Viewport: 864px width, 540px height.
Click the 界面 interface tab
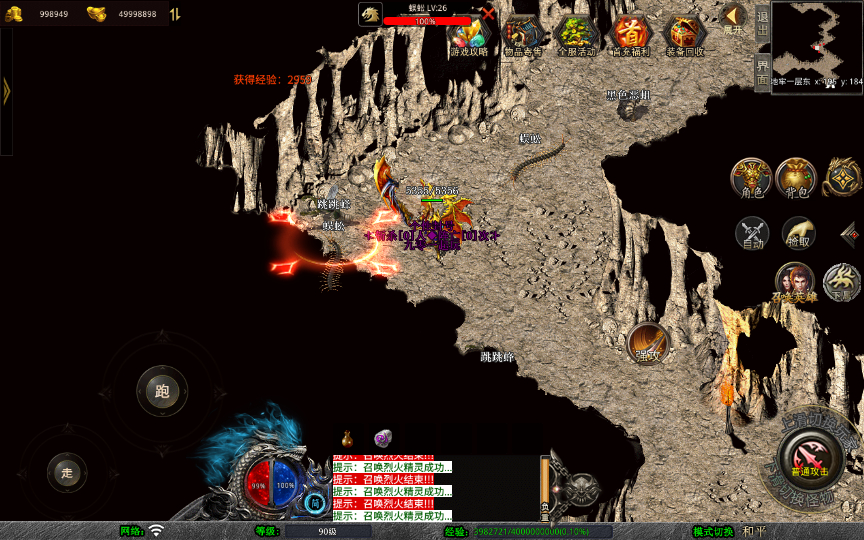pos(762,73)
